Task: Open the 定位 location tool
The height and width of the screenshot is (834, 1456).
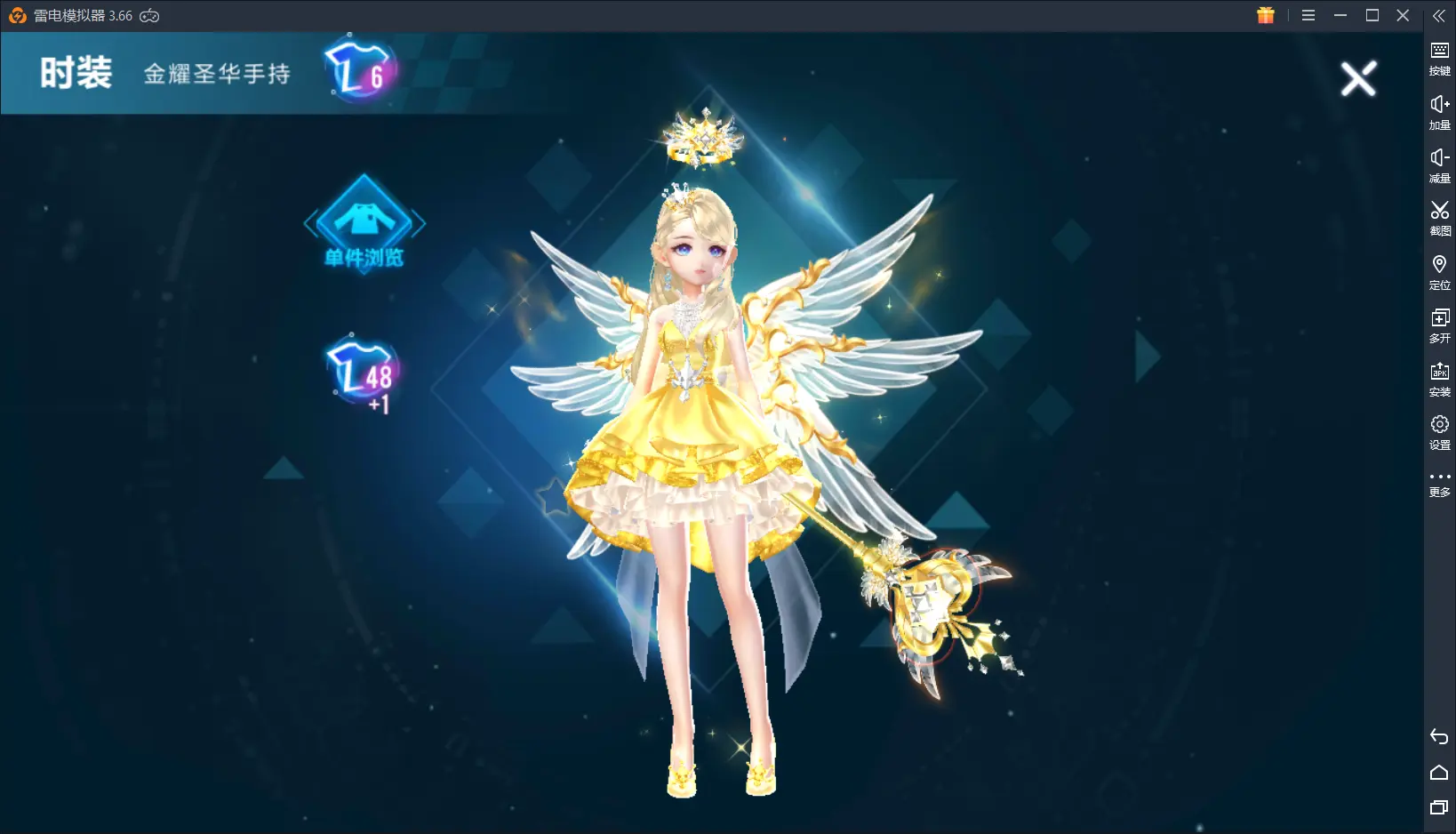Action: (x=1439, y=271)
